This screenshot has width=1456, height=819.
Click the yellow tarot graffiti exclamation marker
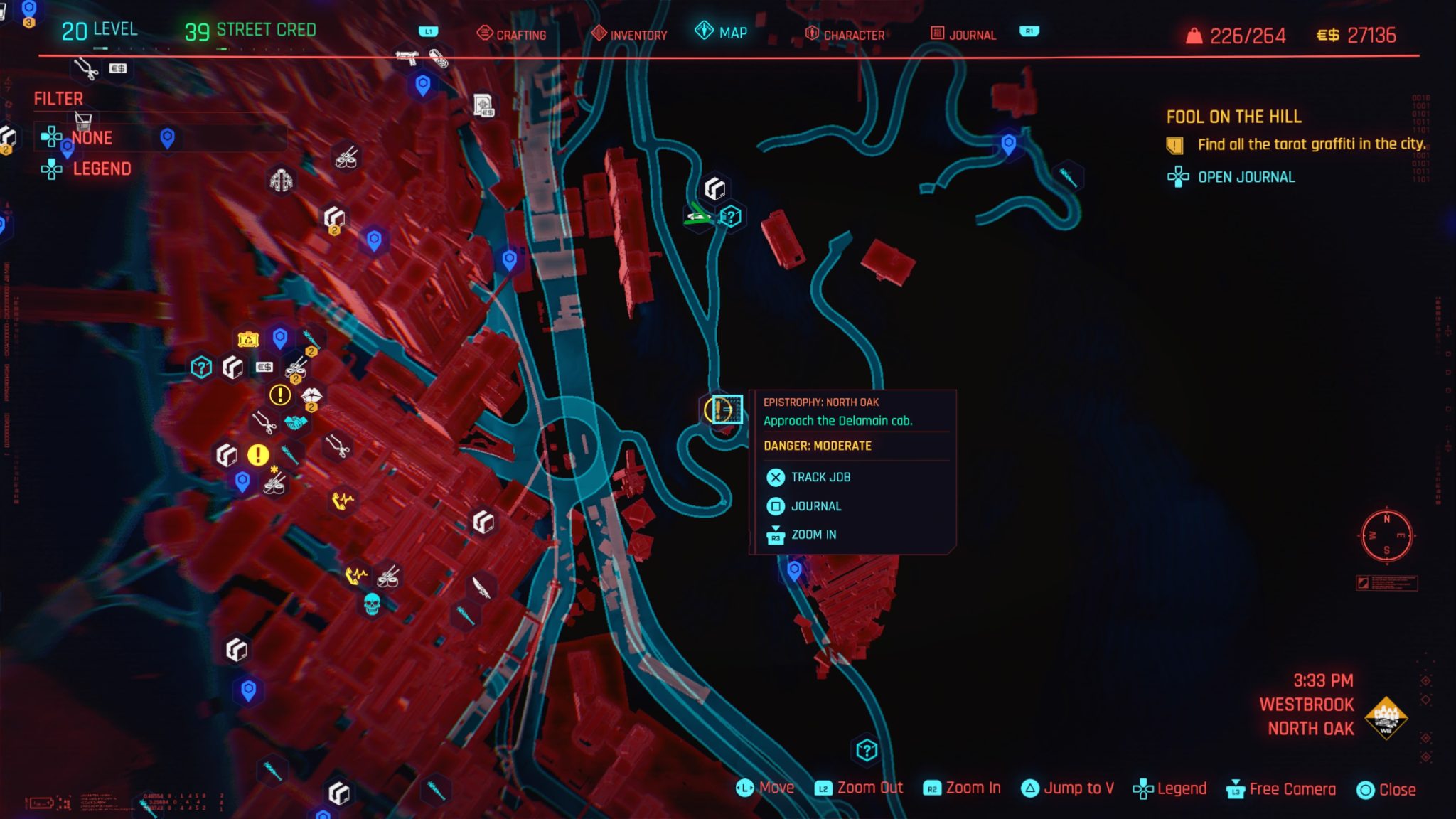pyautogui.click(x=279, y=394)
